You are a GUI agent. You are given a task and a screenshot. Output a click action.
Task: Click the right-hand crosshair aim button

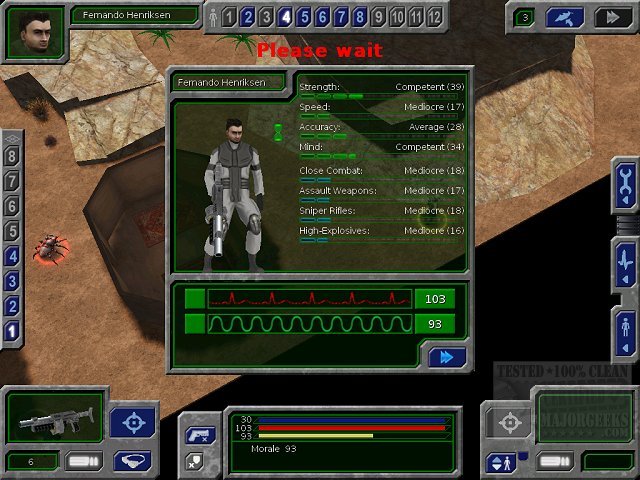(509, 422)
